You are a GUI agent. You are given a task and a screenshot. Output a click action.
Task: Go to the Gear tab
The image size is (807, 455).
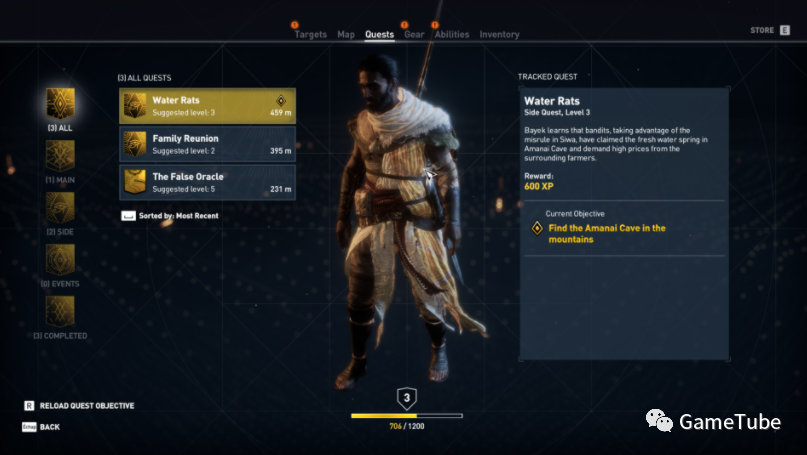pyautogui.click(x=414, y=34)
